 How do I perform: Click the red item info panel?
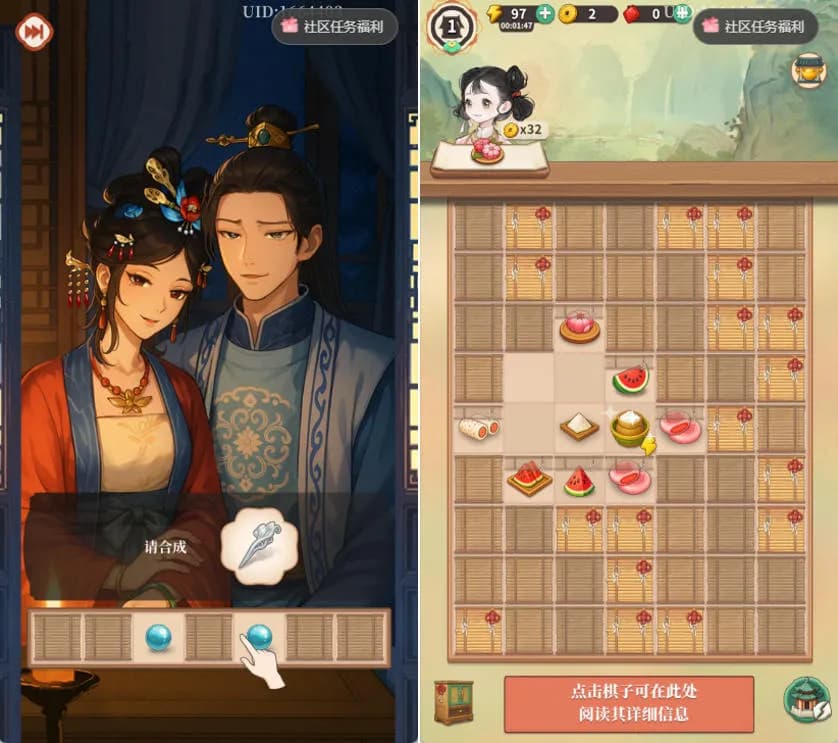point(628,704)
